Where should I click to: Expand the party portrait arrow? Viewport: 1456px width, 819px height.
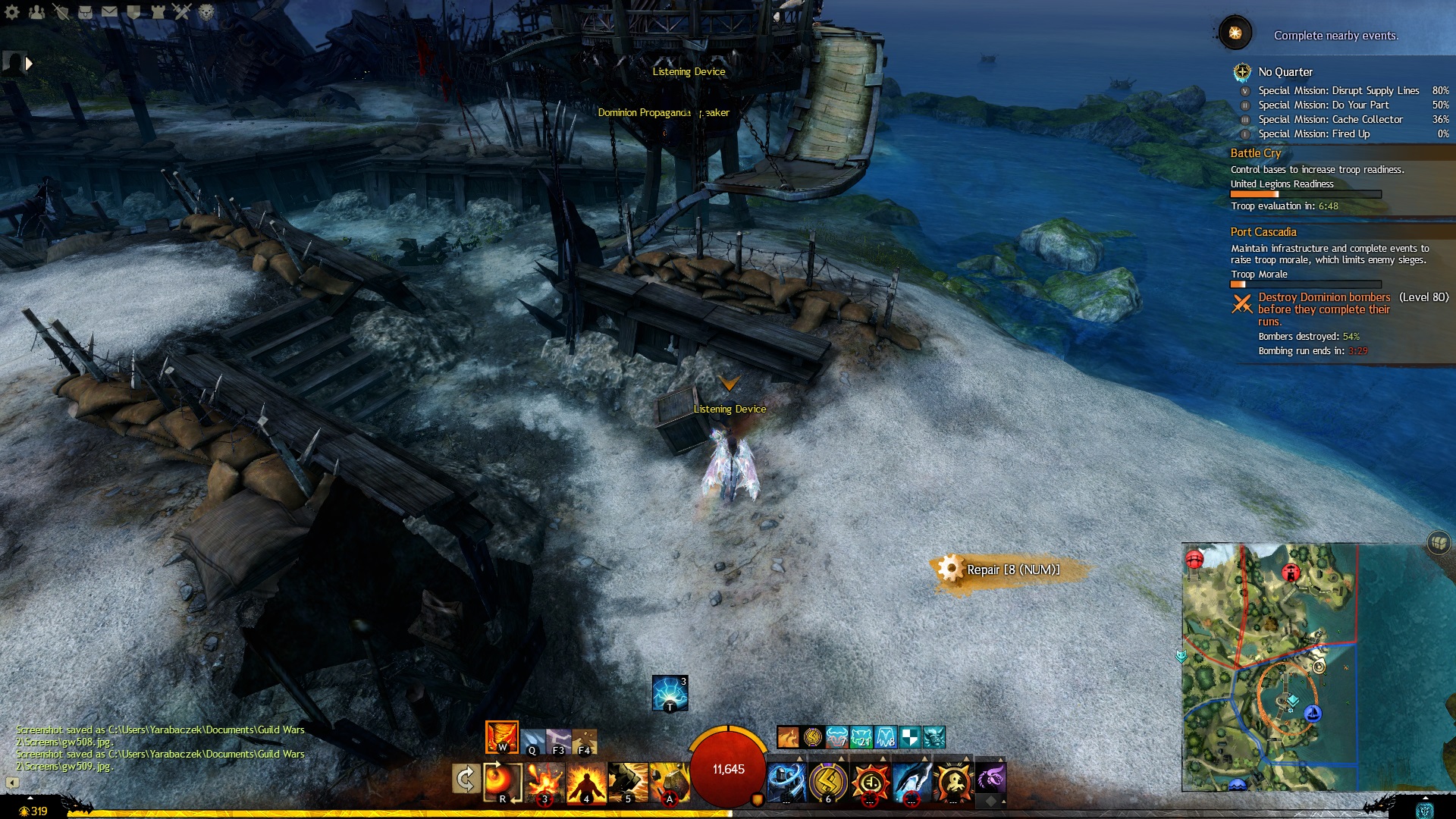(29, 64)
